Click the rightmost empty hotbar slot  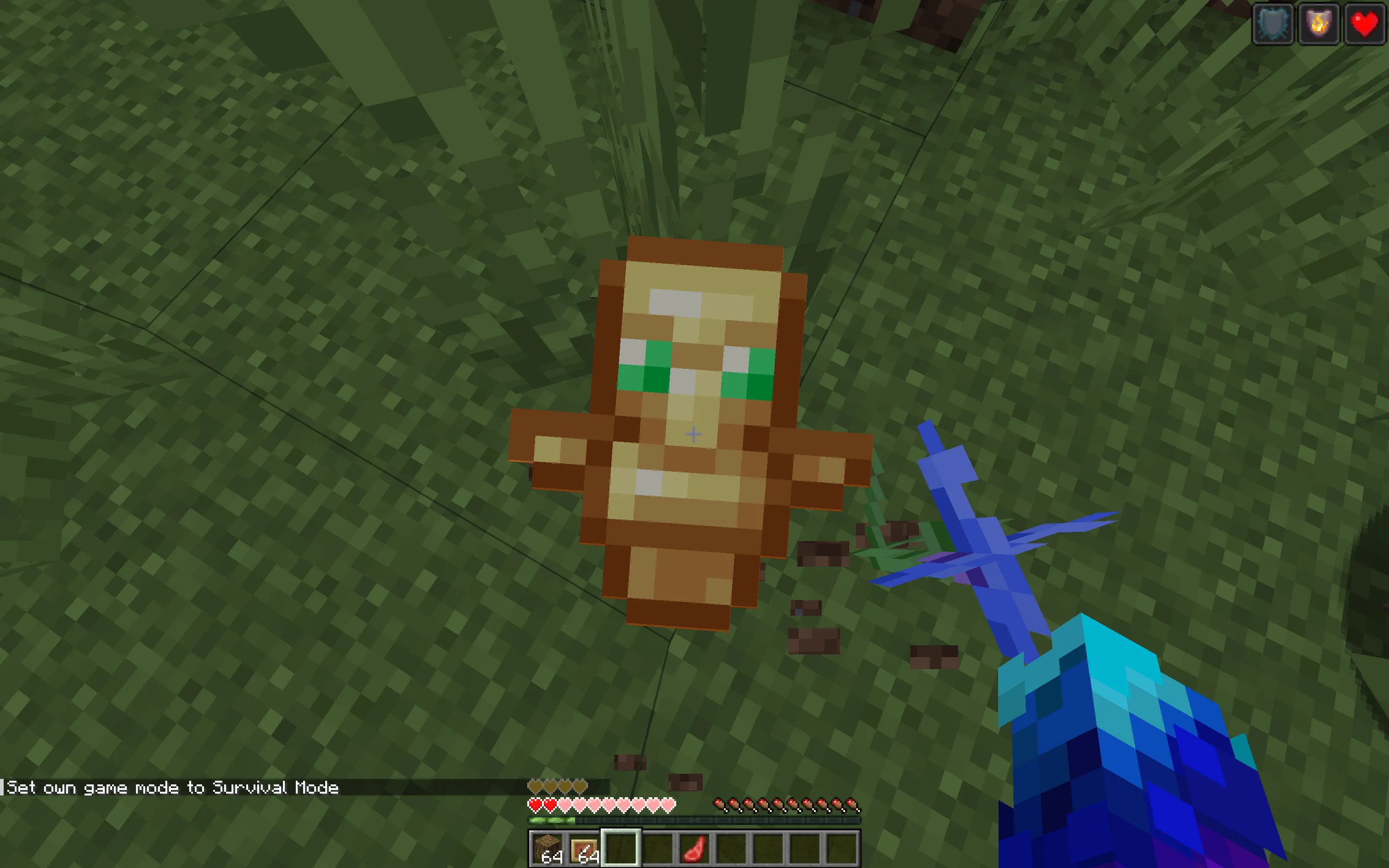[841, 849]
